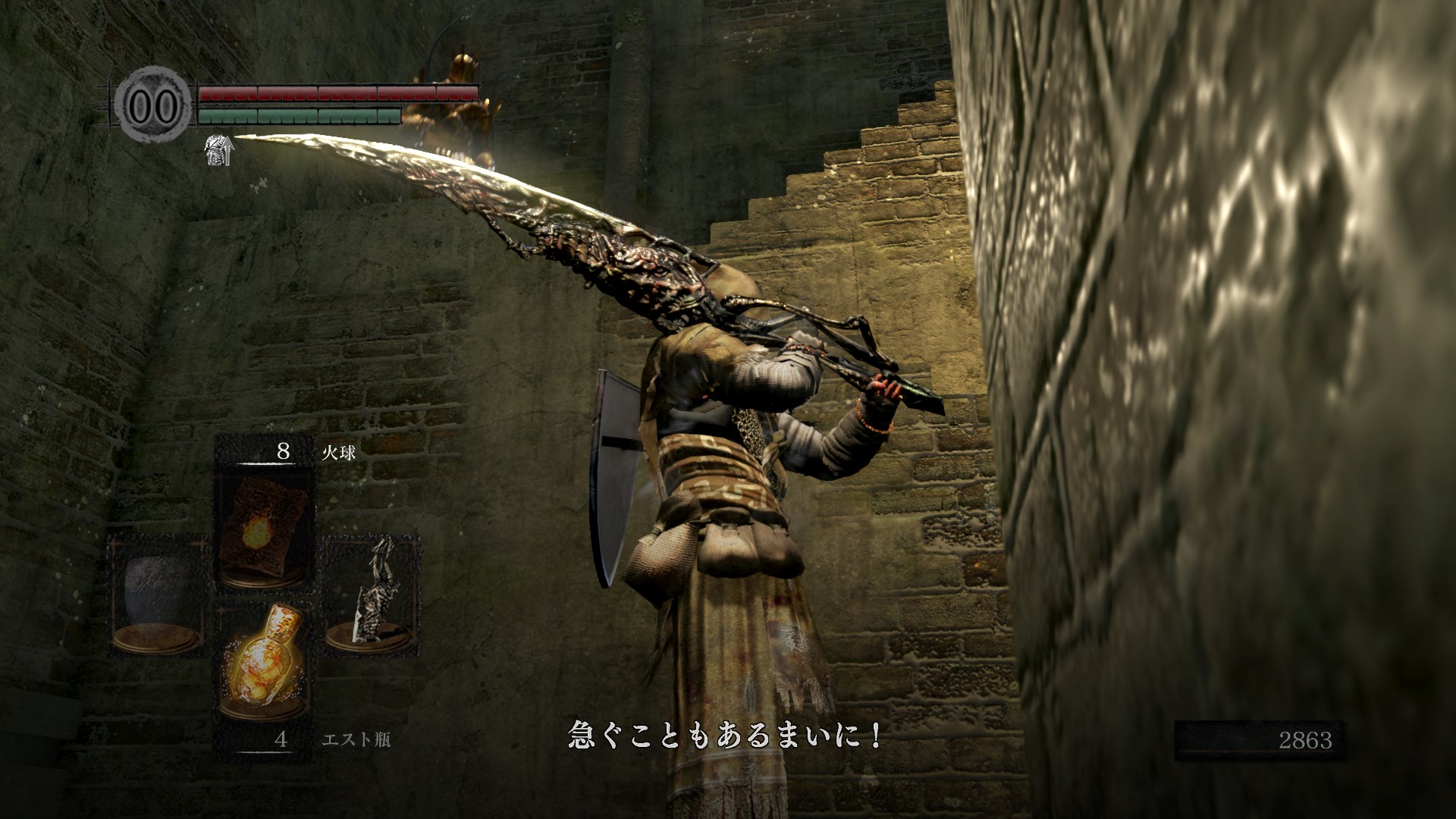The width and height of the screenshot is (1456, 819).
Task: Click the humanity counter emblem
Action: 154,105
